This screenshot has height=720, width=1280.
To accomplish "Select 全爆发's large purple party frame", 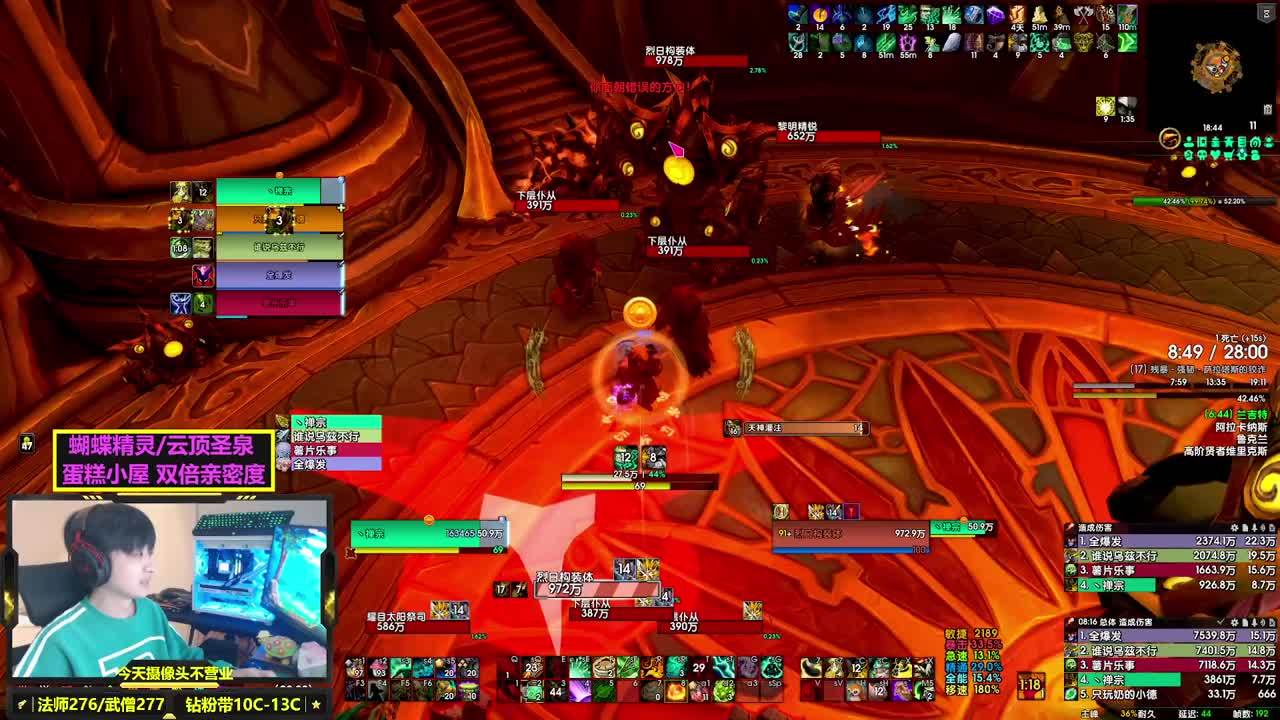I will (279, 273).
